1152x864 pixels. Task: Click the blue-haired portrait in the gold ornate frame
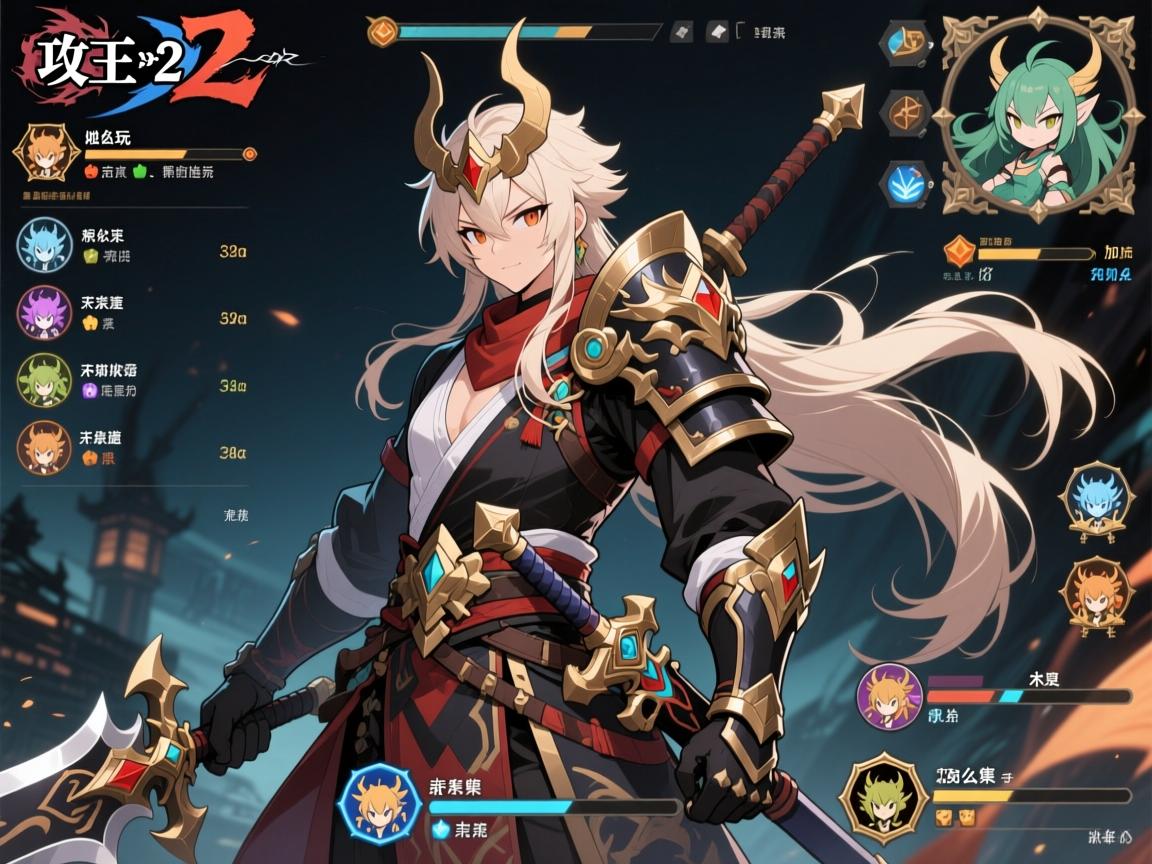tap(1096, 499)
